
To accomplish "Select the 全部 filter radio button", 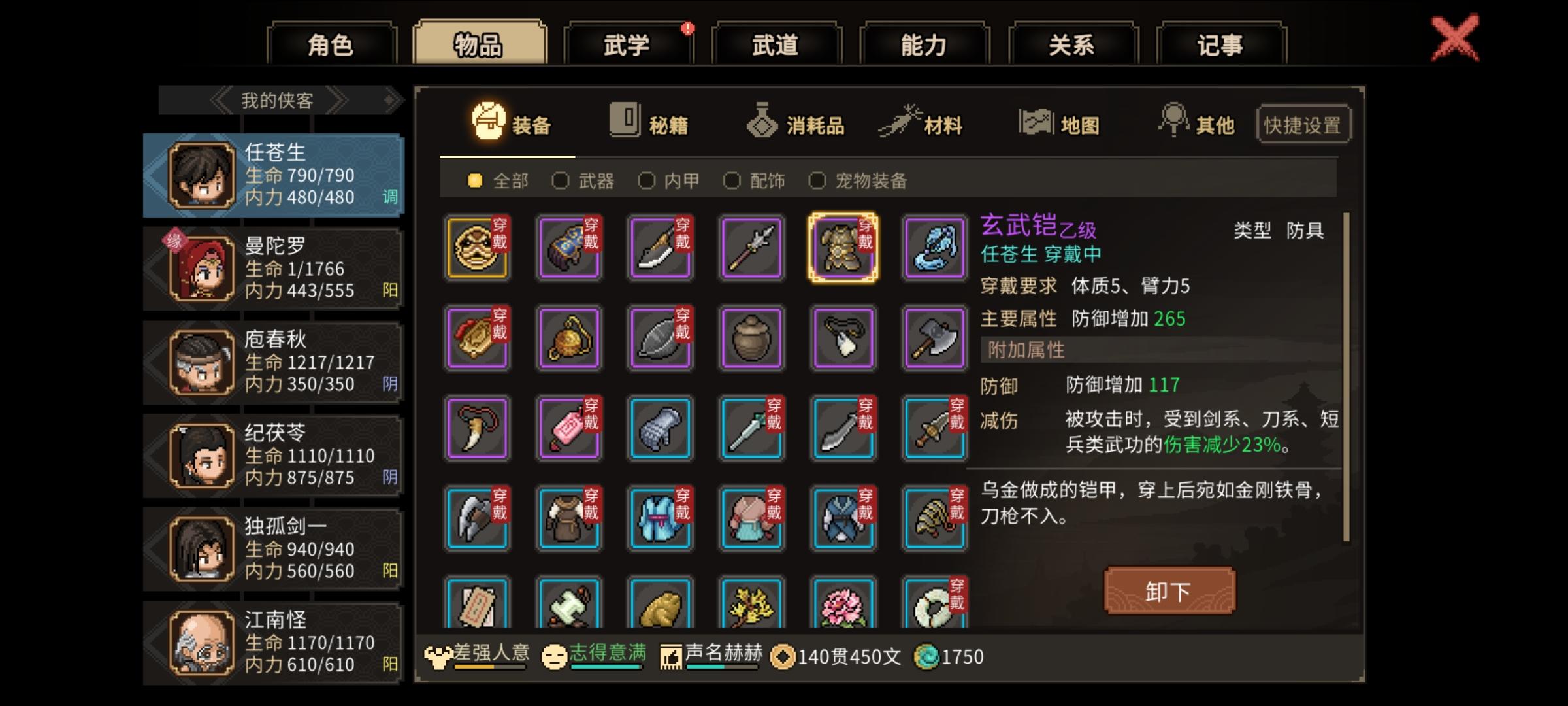I will [x=477, y=181].
